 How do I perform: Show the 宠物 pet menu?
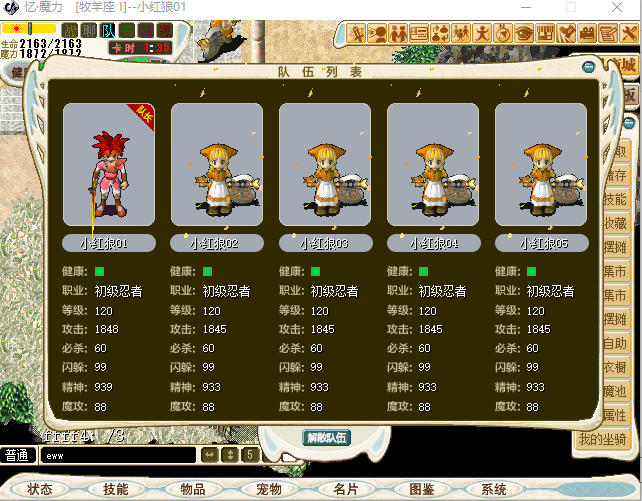coord(269,489)
